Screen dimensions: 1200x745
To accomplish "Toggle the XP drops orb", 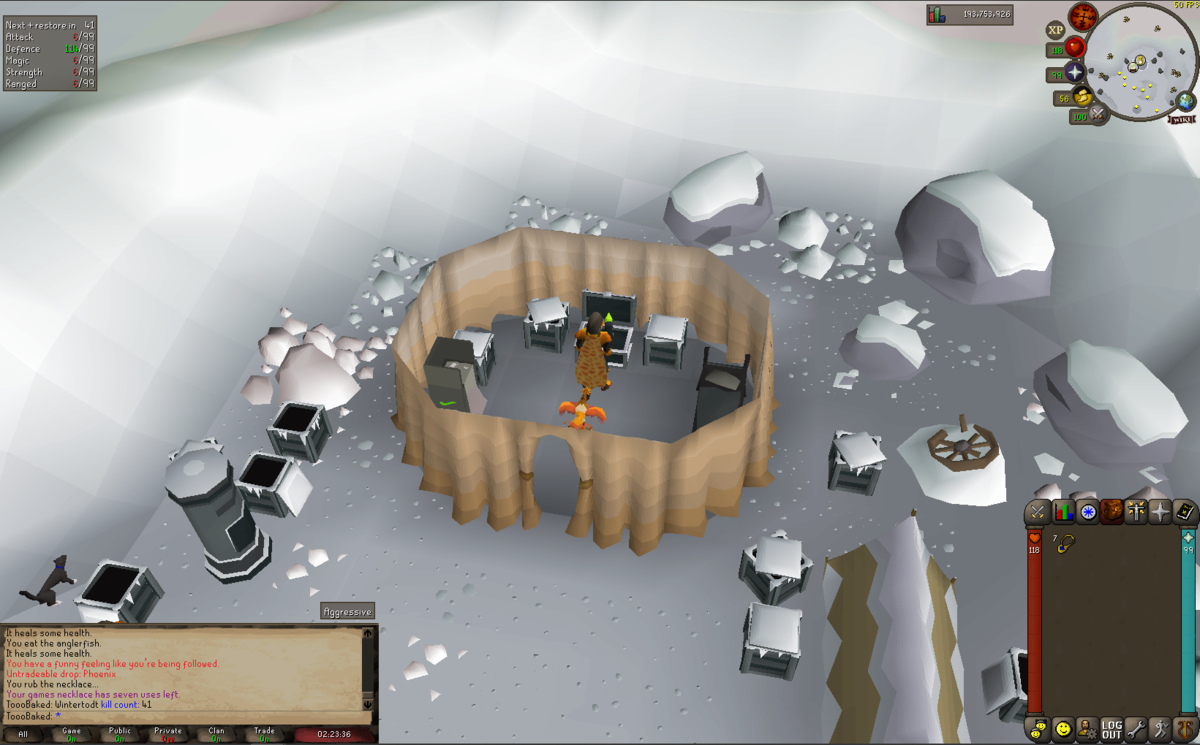I will (1055, 31).
